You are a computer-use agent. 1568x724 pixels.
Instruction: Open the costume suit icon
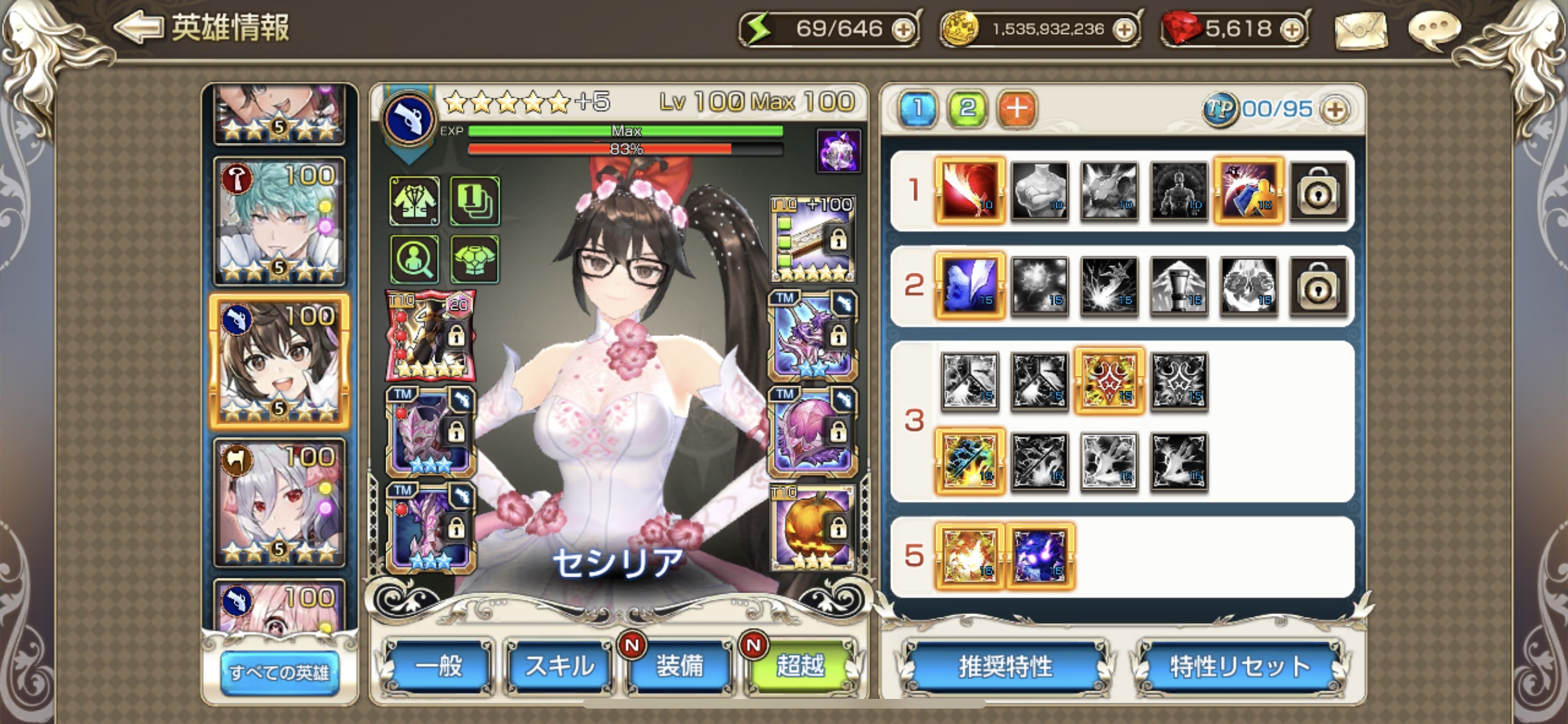(x=415, y=201)
